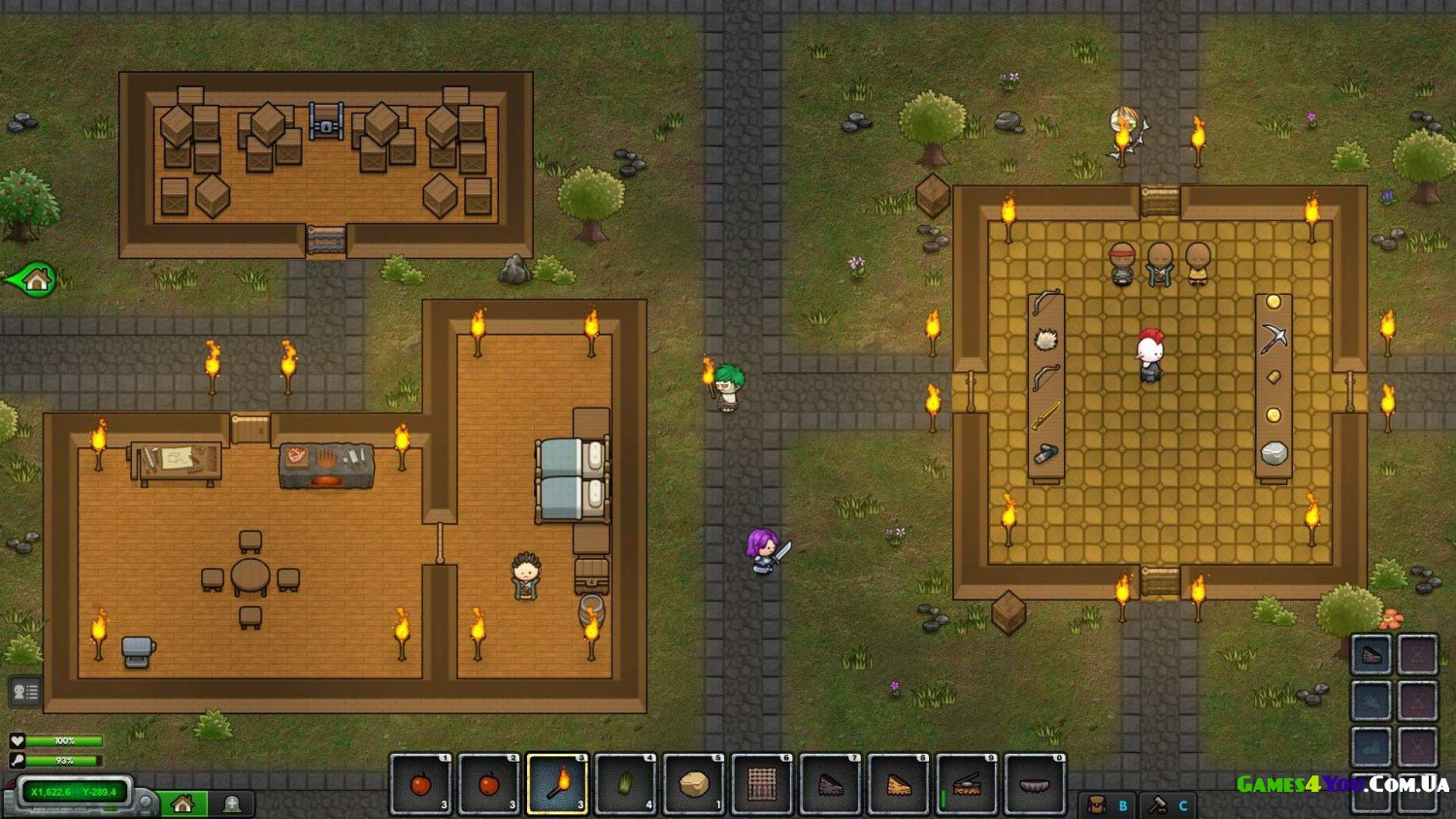Viewport: 1456px width, 819px height.
Task: Click the green house home tab
Action: tap(182, 803)
